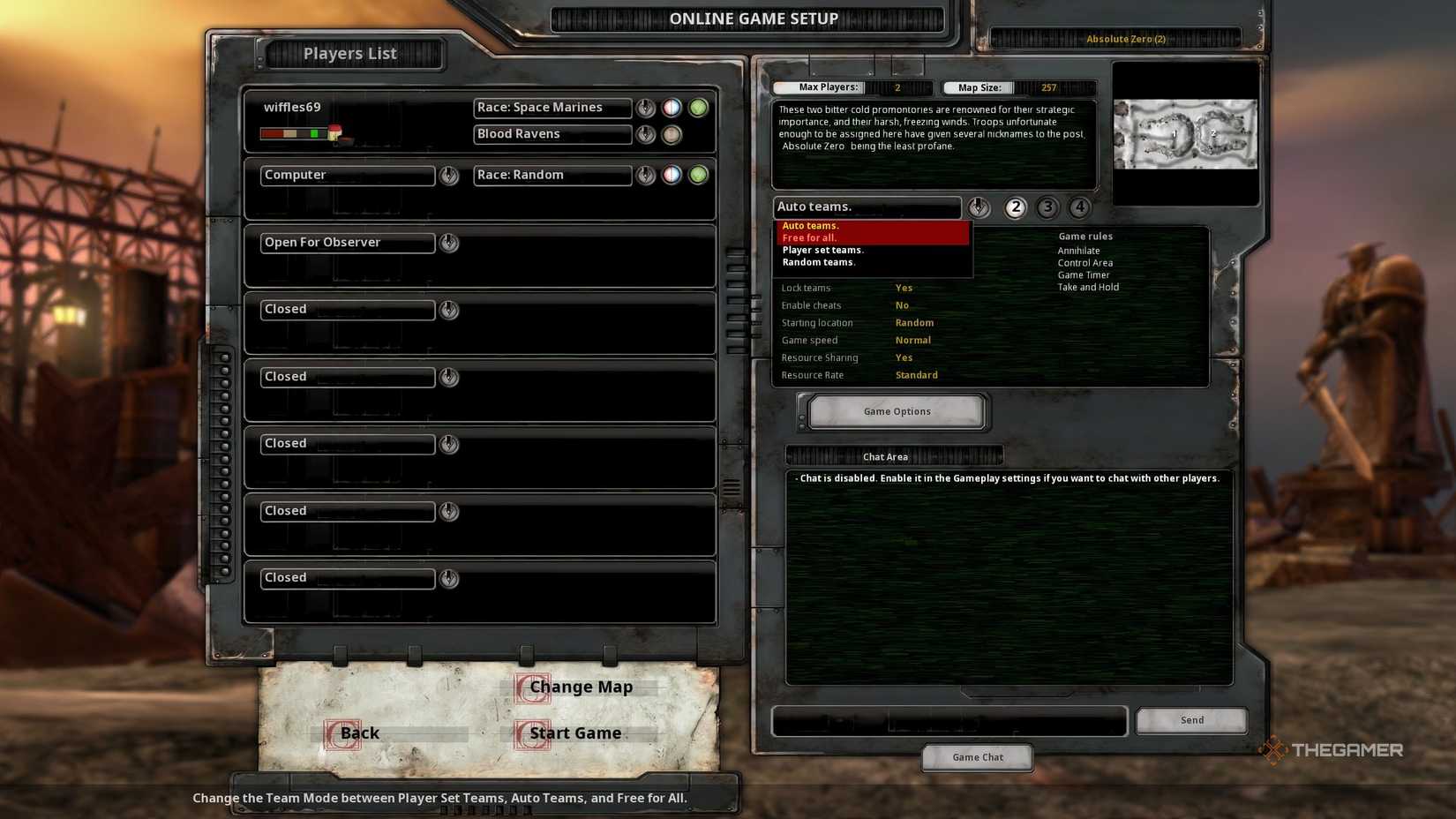Screen dimensions: 1456x819
Task: Click Start Game to begin the match
Action: coord(574,733)
